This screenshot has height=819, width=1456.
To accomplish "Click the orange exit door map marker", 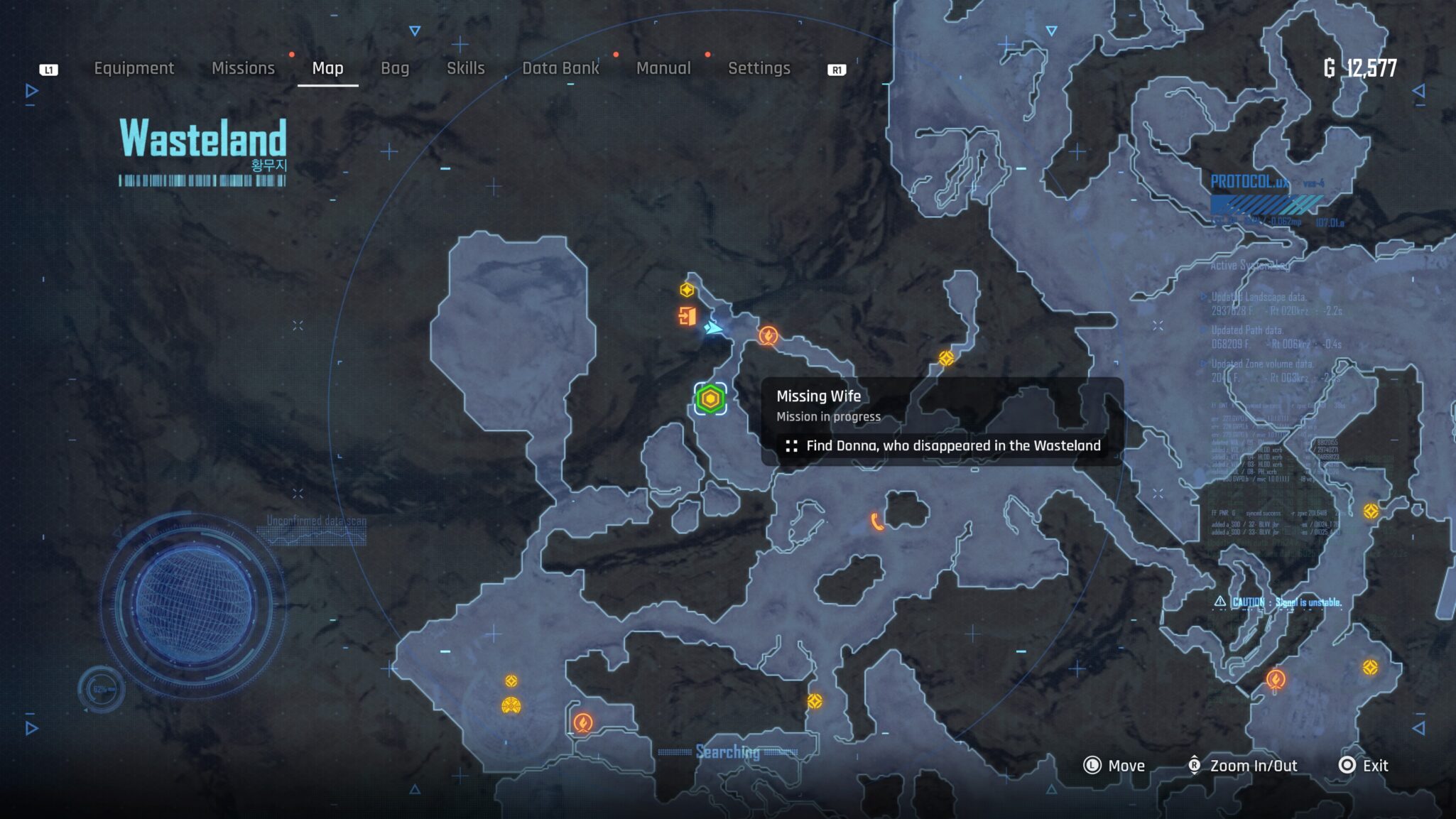I will pyautogui.click(x=687, y=315).
